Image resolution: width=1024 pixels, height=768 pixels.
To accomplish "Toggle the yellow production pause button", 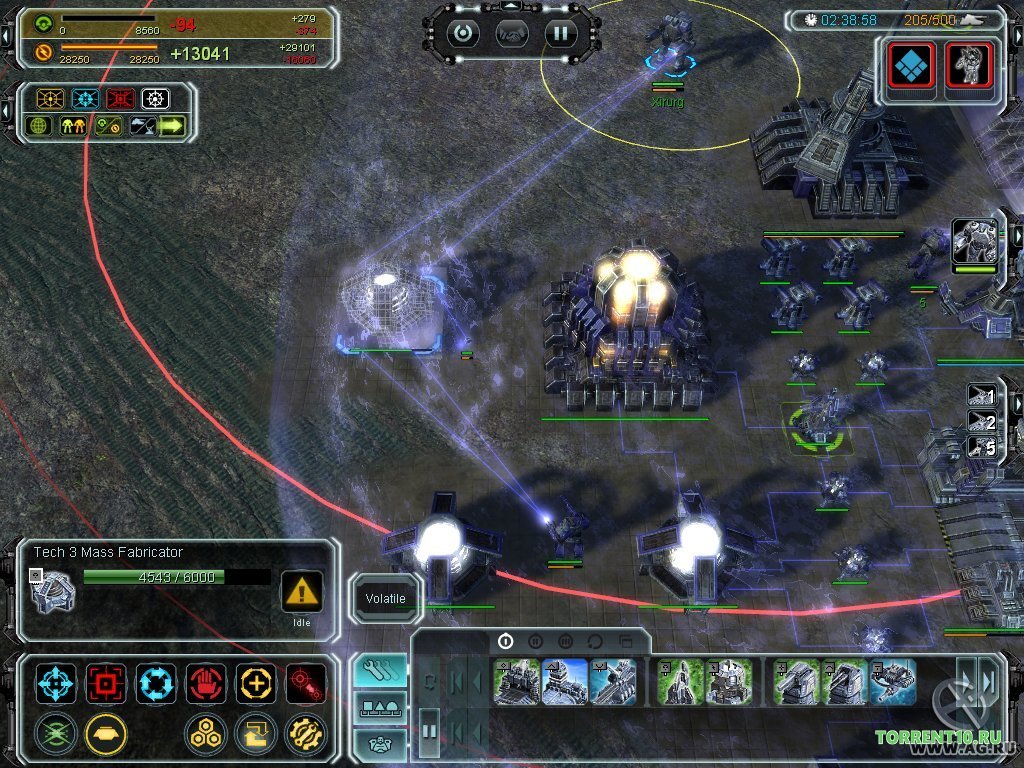I will [106, 733].
